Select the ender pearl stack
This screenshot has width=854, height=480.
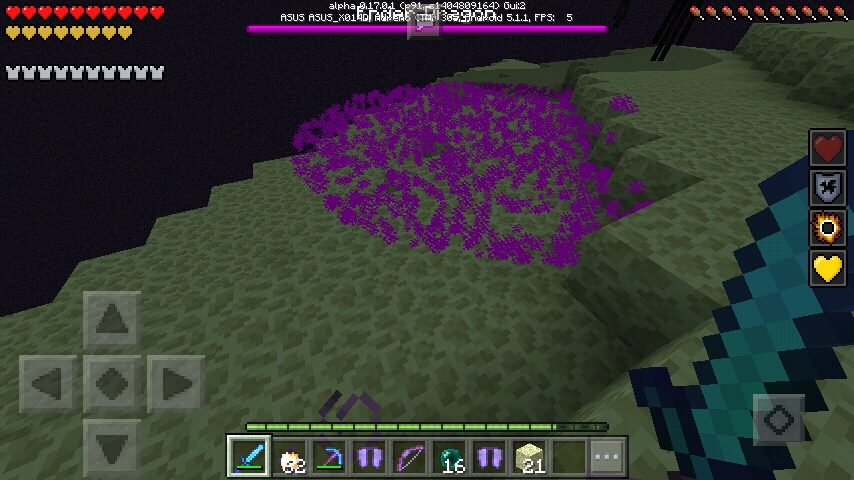point(450,457)
